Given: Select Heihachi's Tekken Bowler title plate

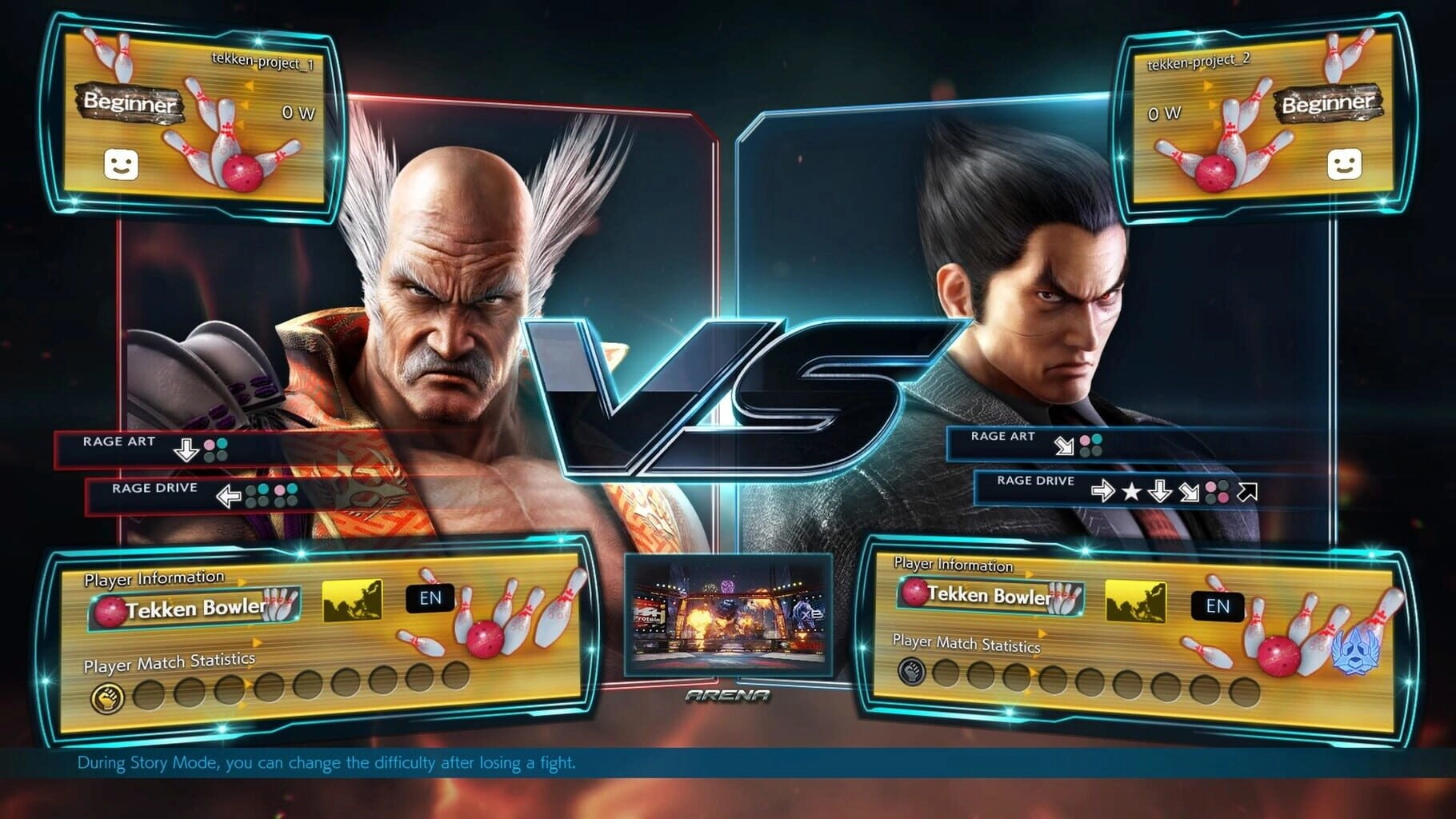Looking at the screenshot, I should point(194,609).
